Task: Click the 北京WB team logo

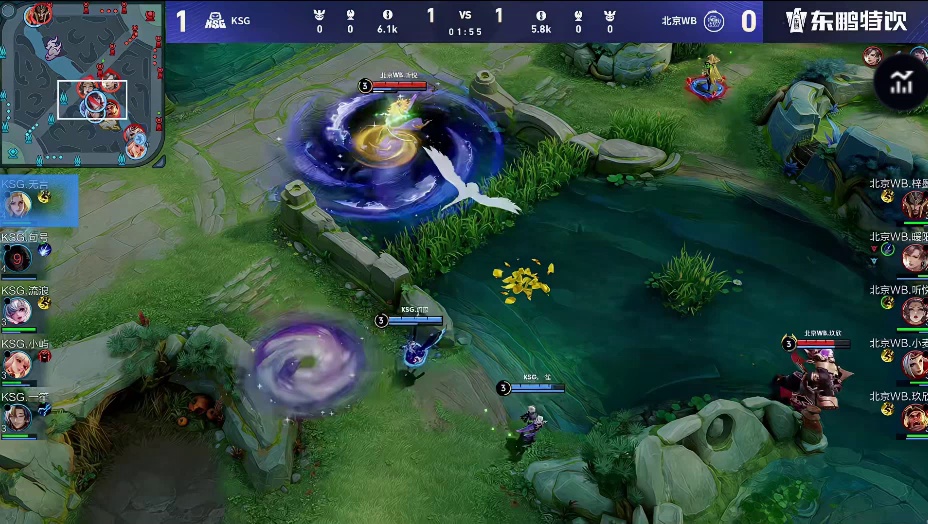Action: (714, 21)
